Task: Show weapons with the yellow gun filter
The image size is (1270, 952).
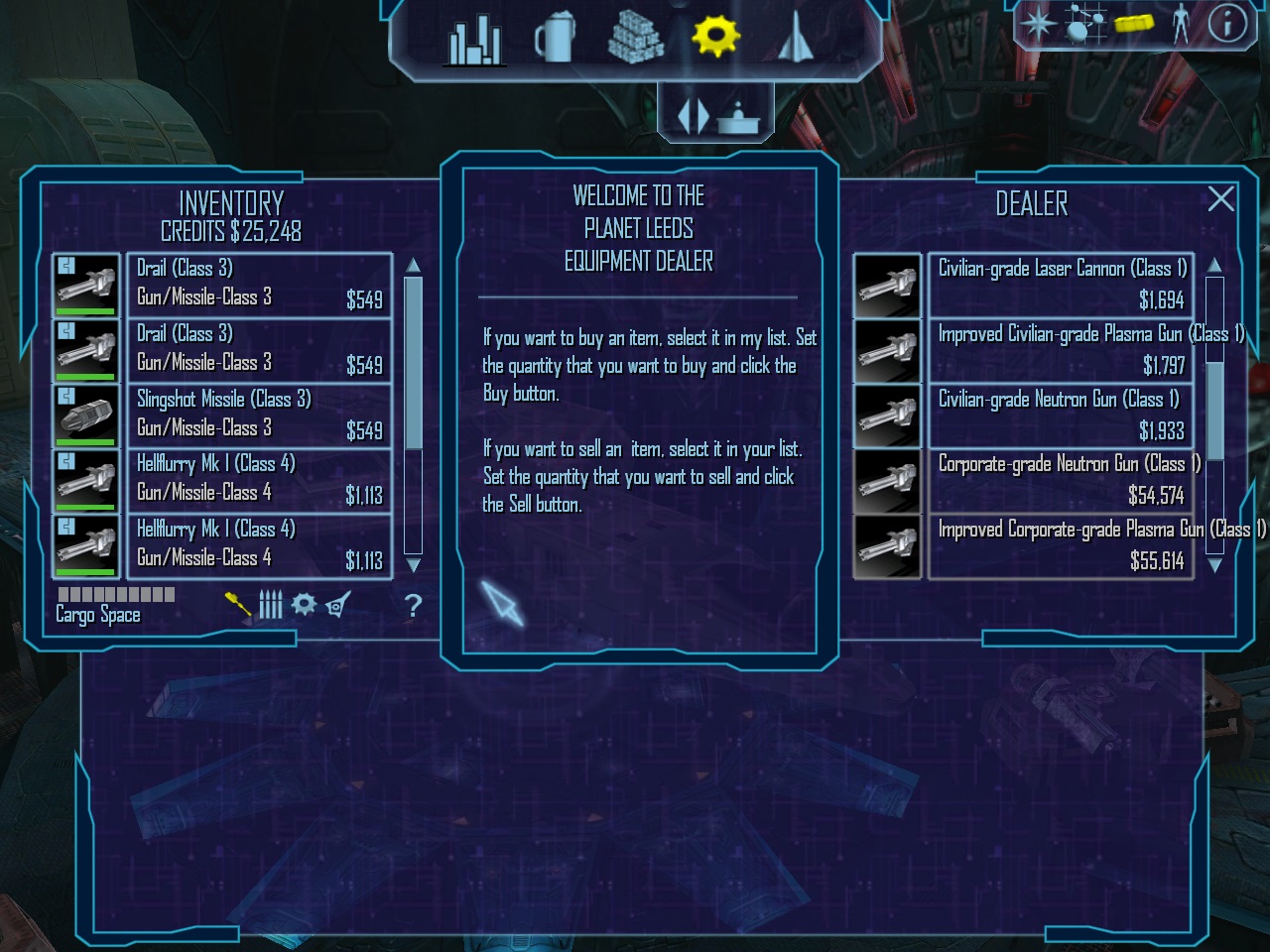Action: click(238, 603)
